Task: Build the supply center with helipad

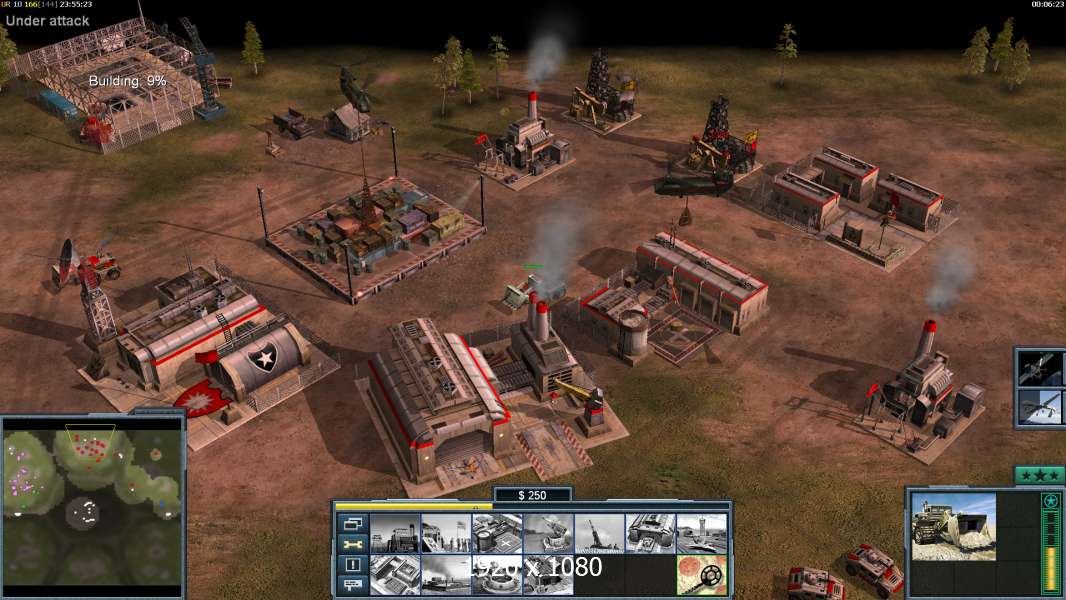Action: (497, 533)
